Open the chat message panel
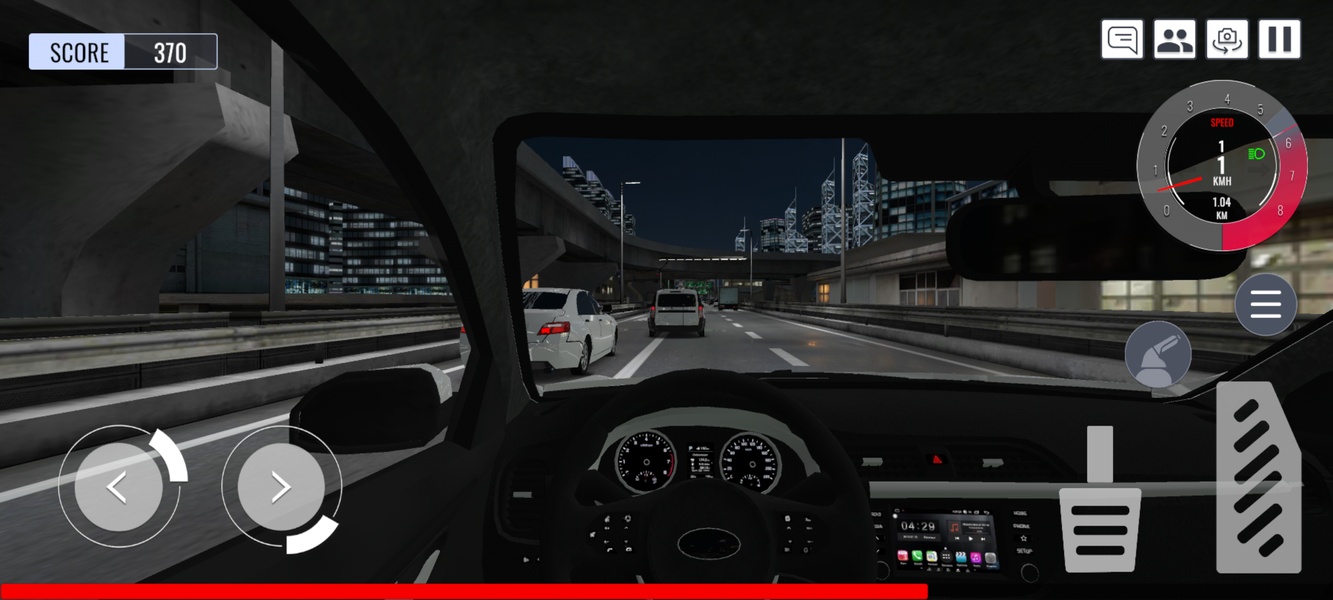Viewport: 1333px width, 600px height. click(1122, 40)
